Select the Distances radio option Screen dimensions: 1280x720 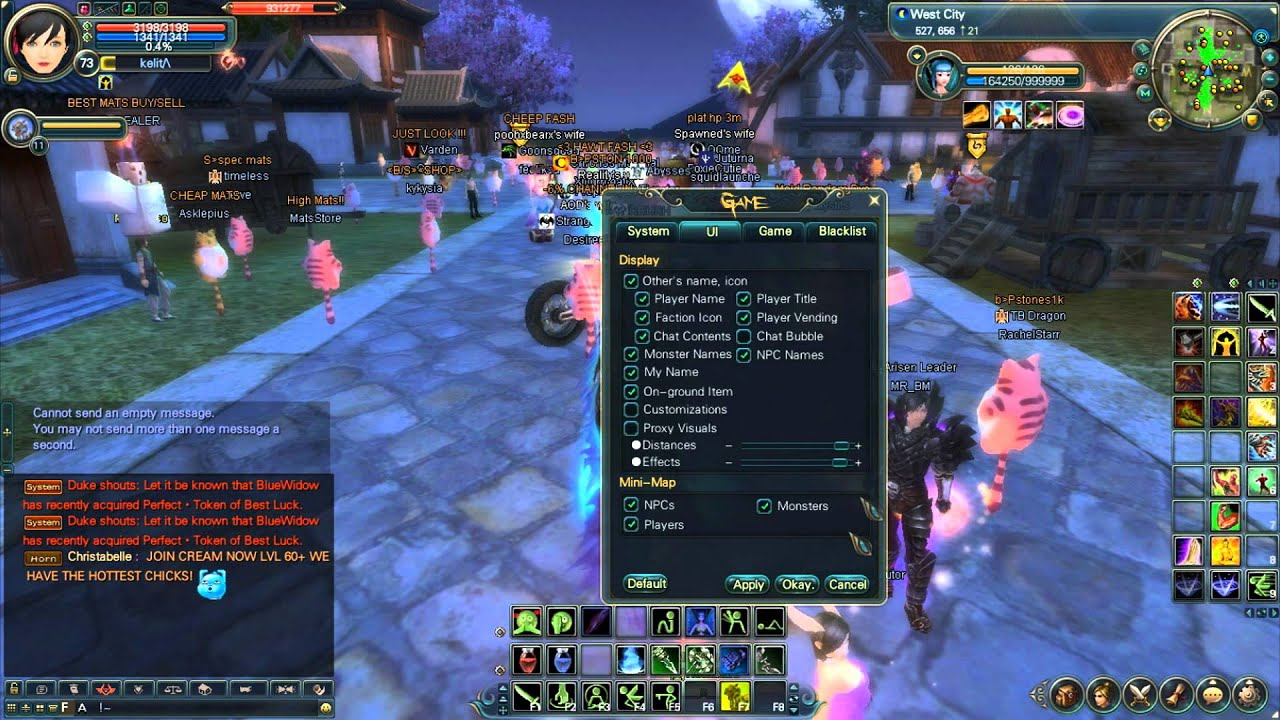pos(636,446)
